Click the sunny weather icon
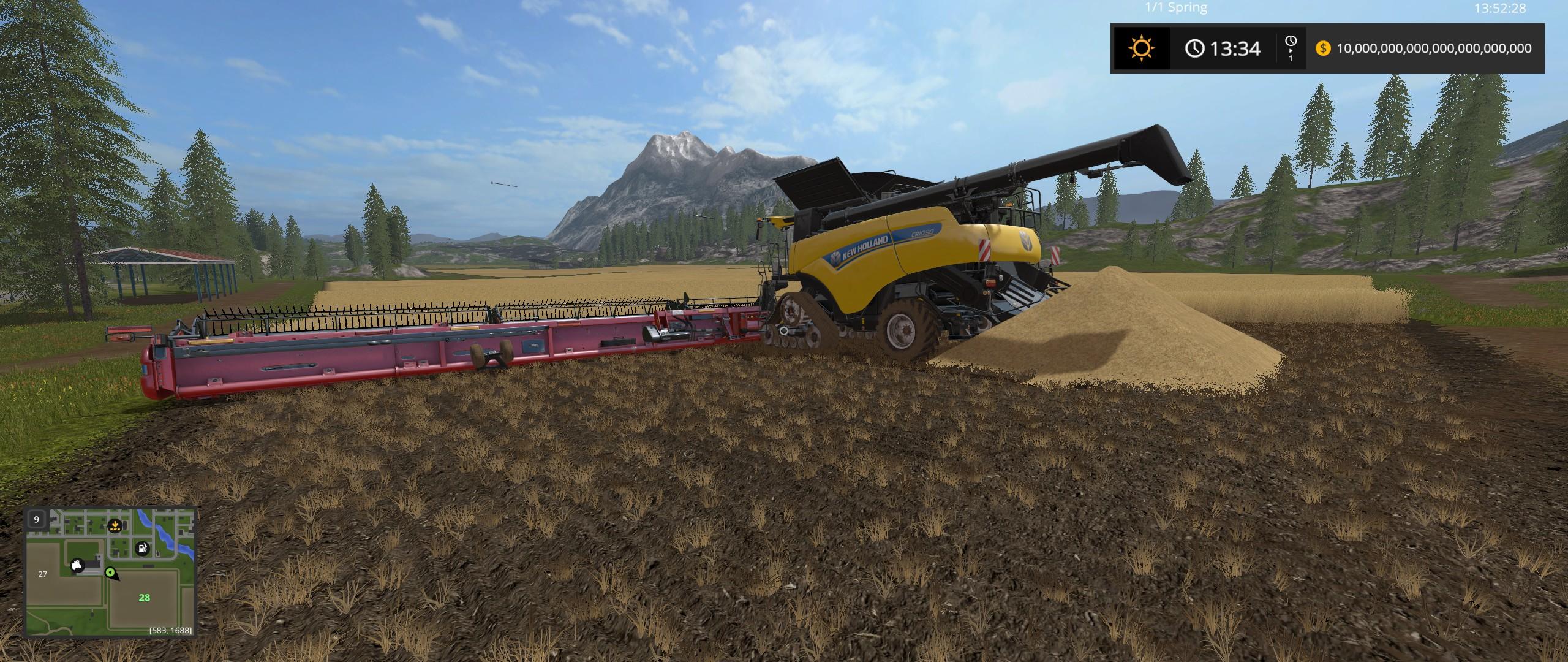The height and width of the screenshot is (662, 1568). pyautogui.click(x=1142, y=48)
